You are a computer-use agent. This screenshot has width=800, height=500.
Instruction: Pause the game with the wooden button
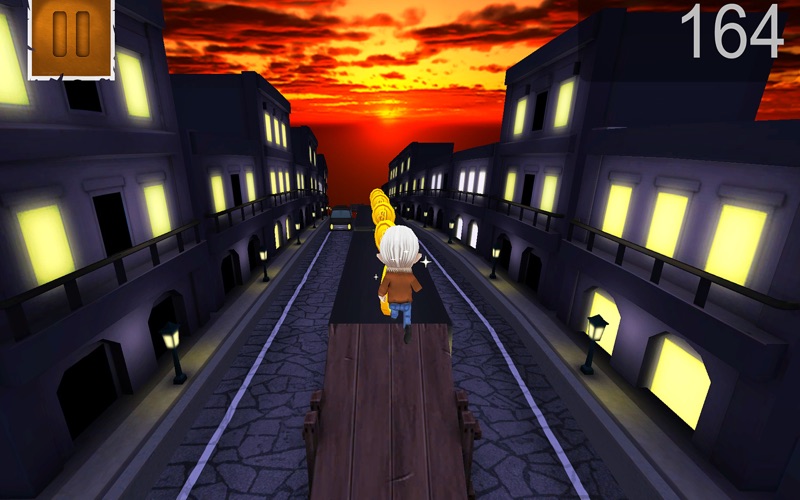(71, 35)
